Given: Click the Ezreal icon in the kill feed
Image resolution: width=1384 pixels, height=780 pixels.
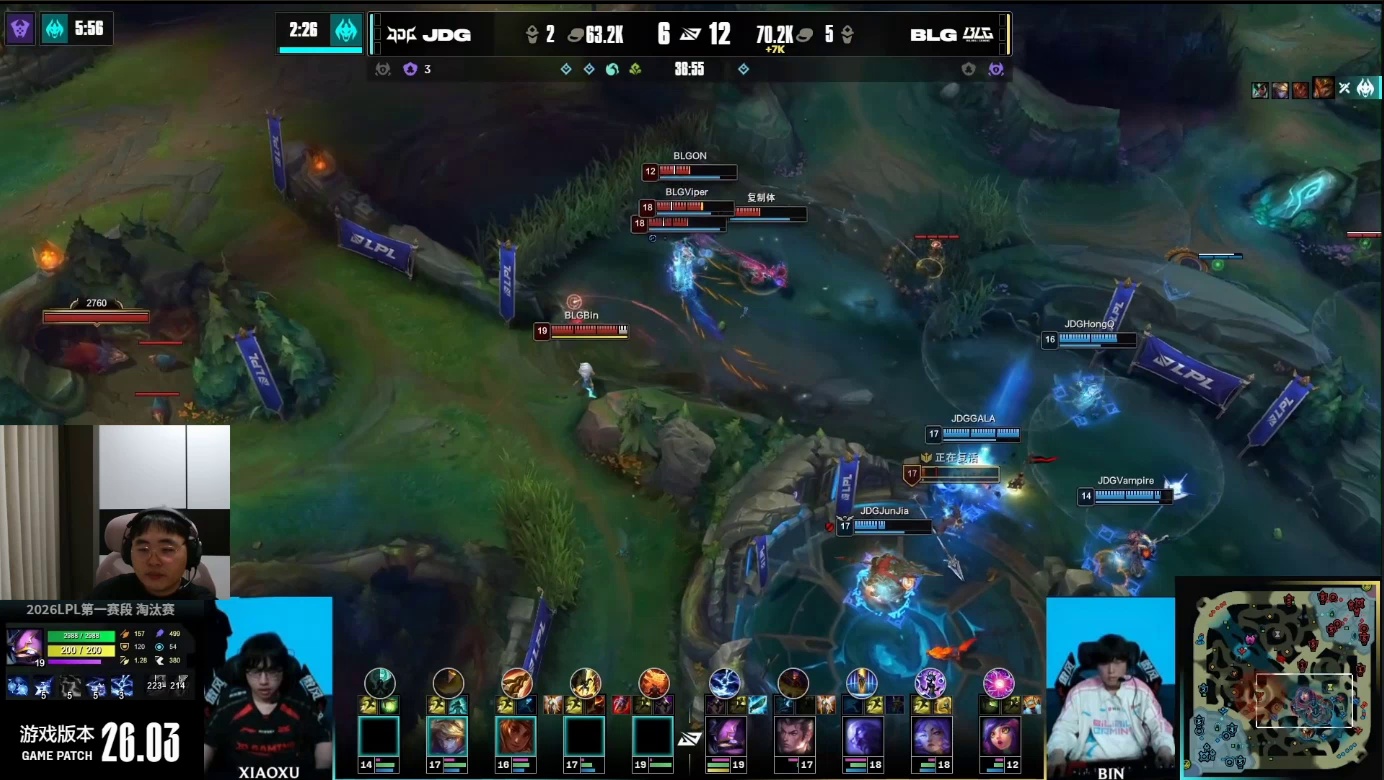Looking at the screenshot, I should pyautogui.click(x=1279, y=90).
